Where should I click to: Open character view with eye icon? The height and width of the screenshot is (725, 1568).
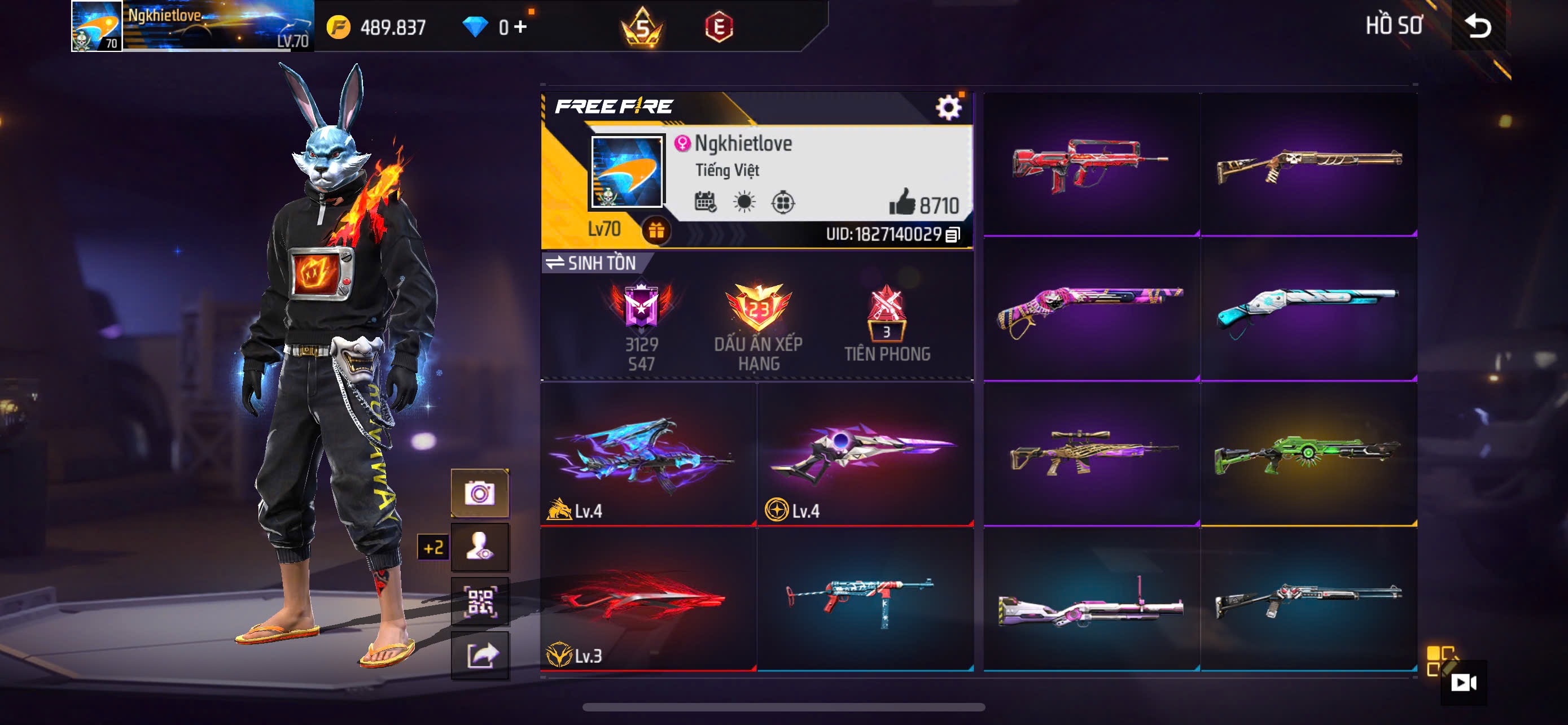pyautogui.click(x=480, y=547)
